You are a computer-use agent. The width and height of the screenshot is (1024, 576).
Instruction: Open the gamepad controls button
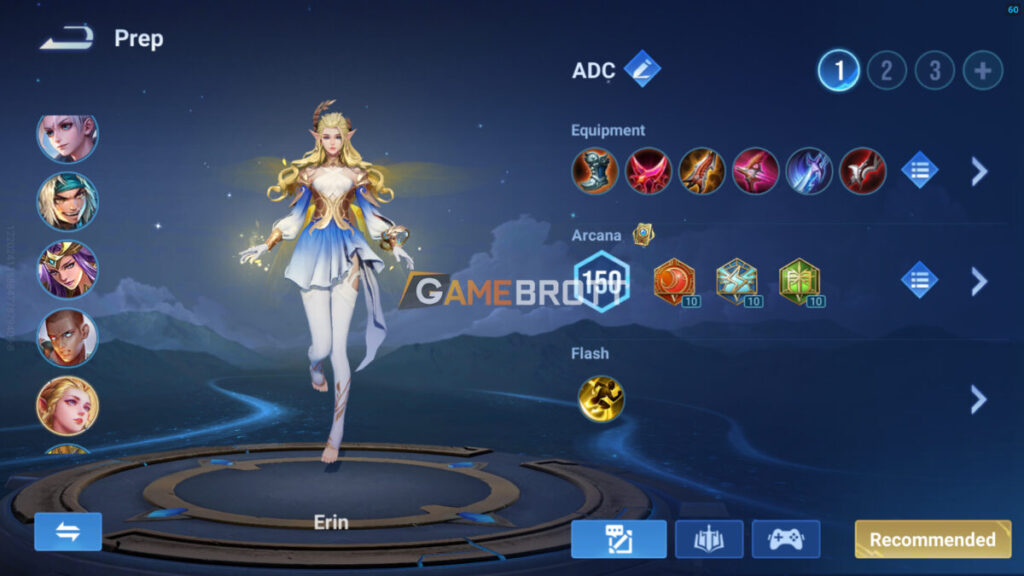click(785, 539)
